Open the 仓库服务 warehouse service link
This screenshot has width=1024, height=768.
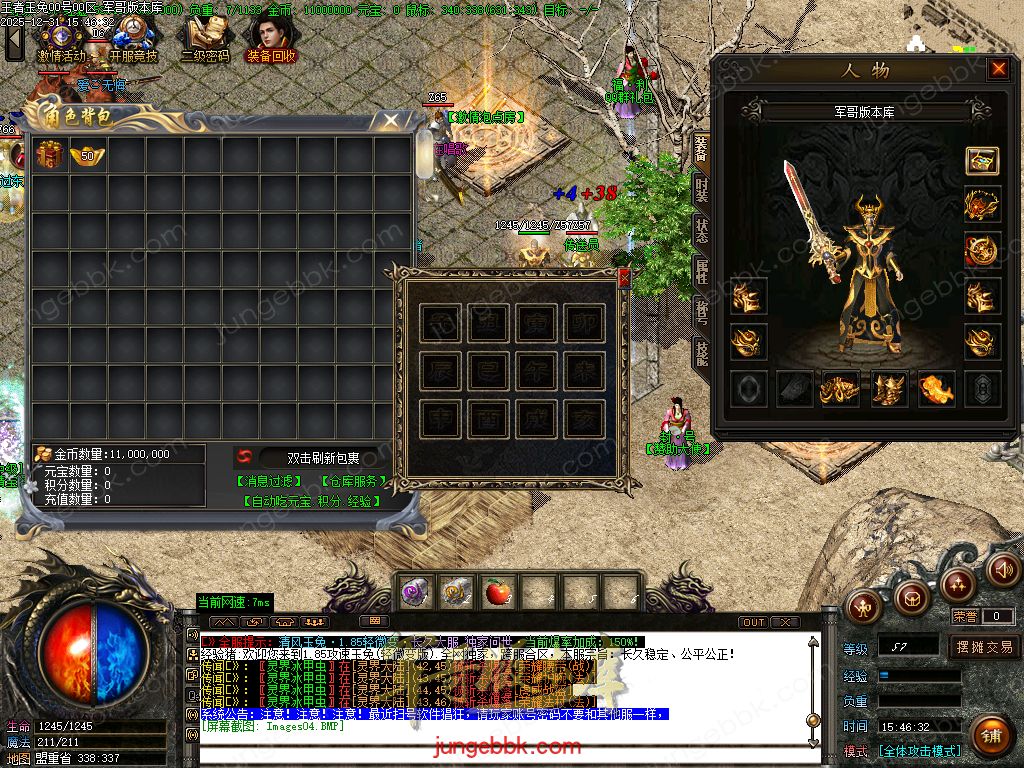pos(352,481)
